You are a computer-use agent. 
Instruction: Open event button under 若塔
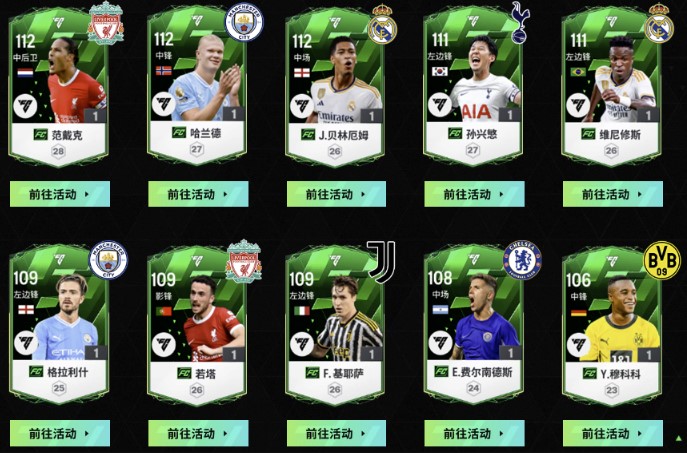point(197,433)
